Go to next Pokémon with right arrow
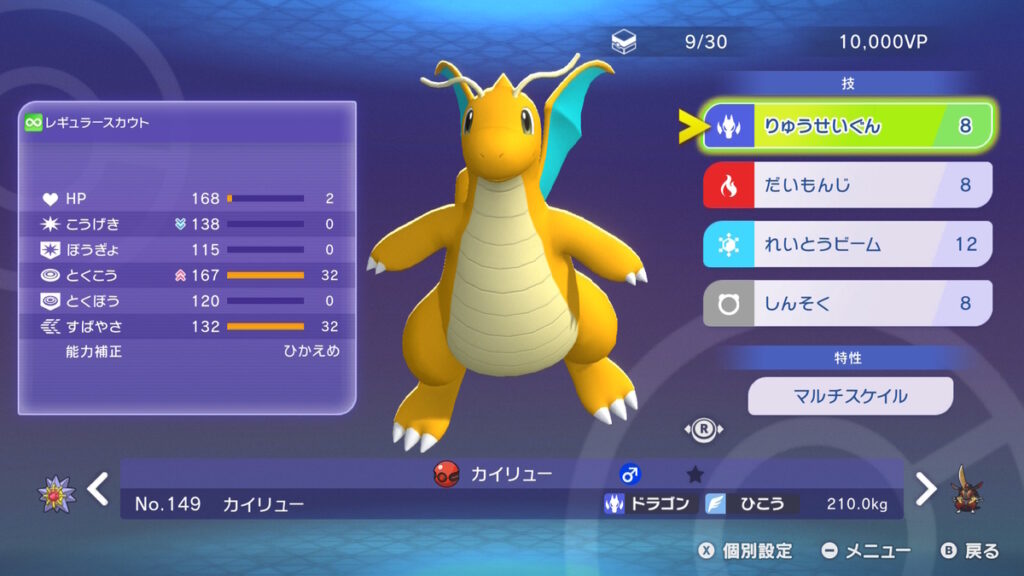This screenshot has width=1024, height=576. point(927,489)
